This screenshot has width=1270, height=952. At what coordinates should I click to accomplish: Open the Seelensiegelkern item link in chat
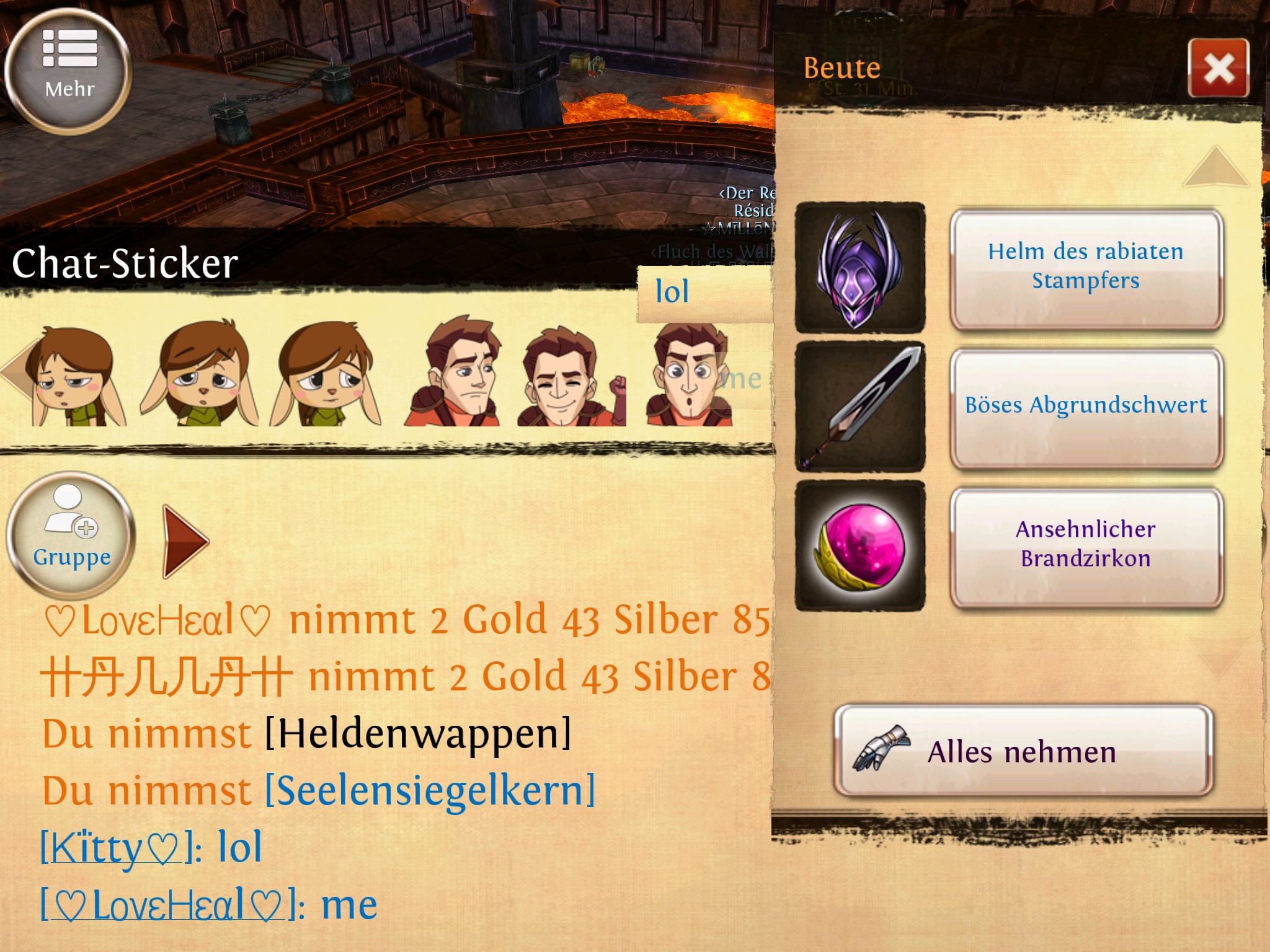coord(430,791)
